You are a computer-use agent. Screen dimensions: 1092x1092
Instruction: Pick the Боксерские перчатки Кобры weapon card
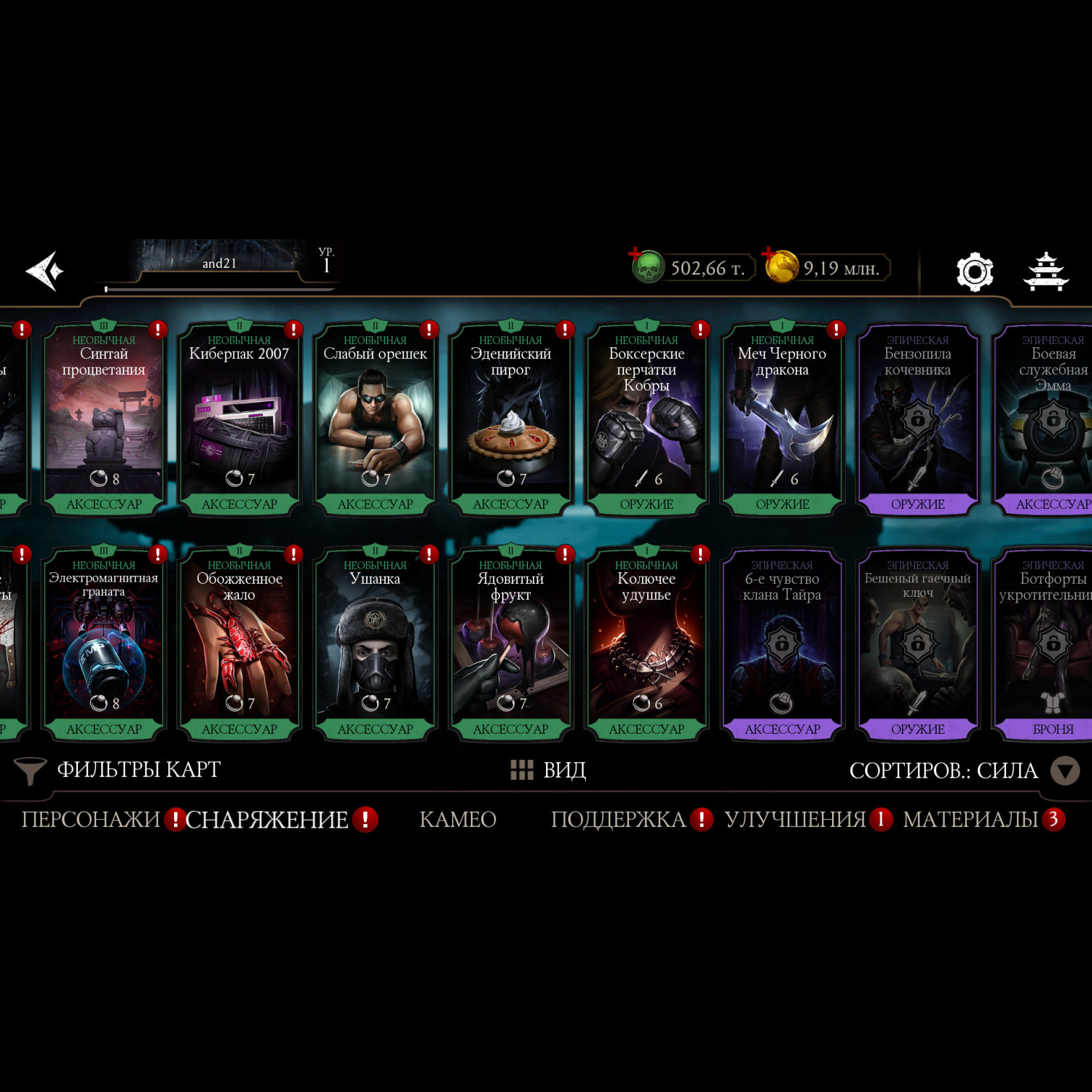pos(646,420)
